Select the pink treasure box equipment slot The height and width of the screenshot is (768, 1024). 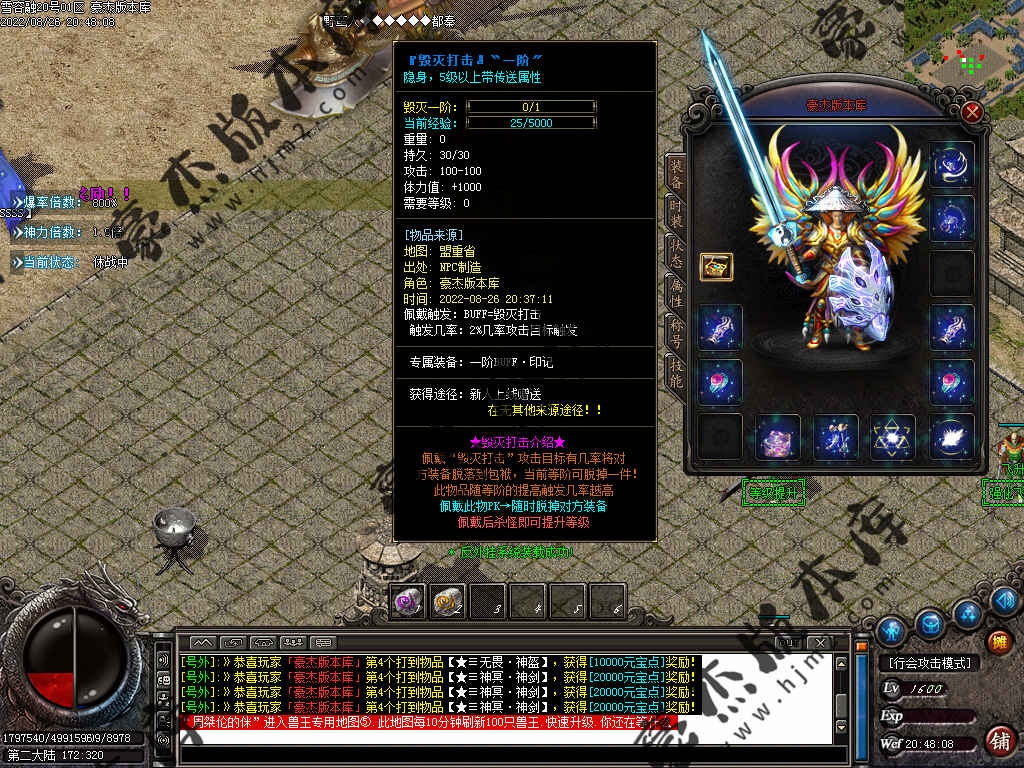778,437
